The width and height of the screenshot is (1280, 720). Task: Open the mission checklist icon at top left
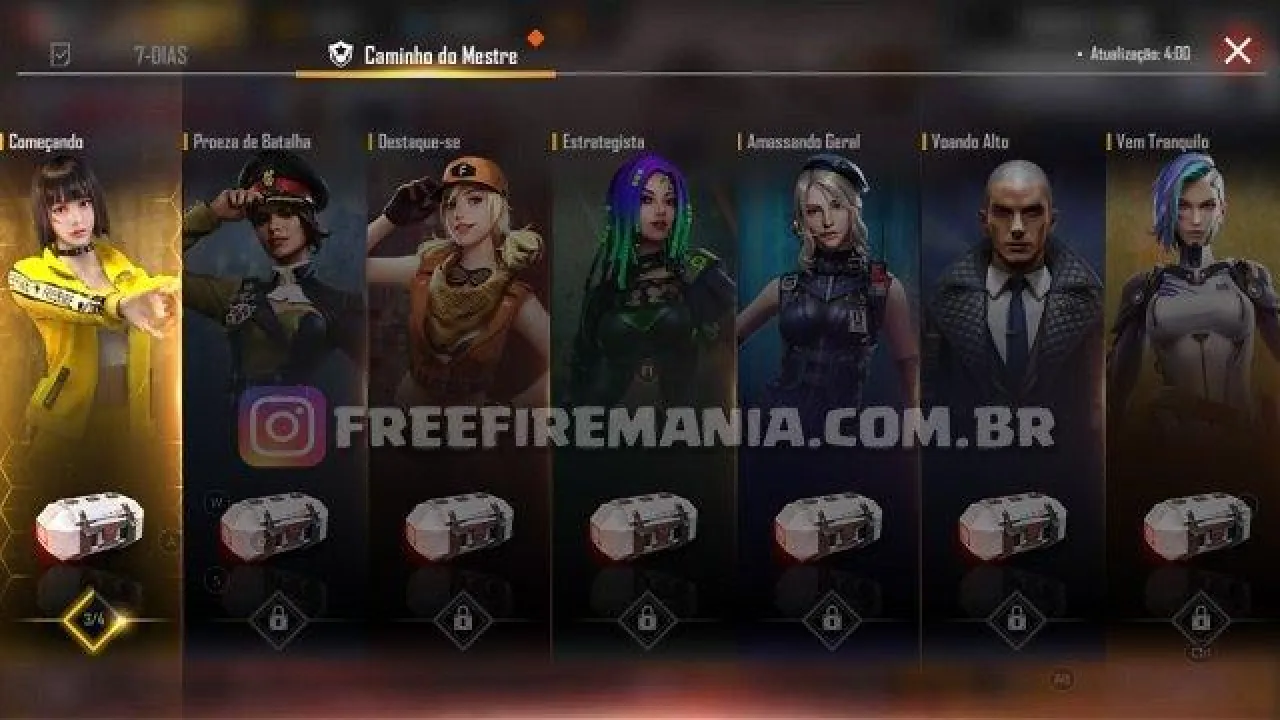(x=58, y=56)
